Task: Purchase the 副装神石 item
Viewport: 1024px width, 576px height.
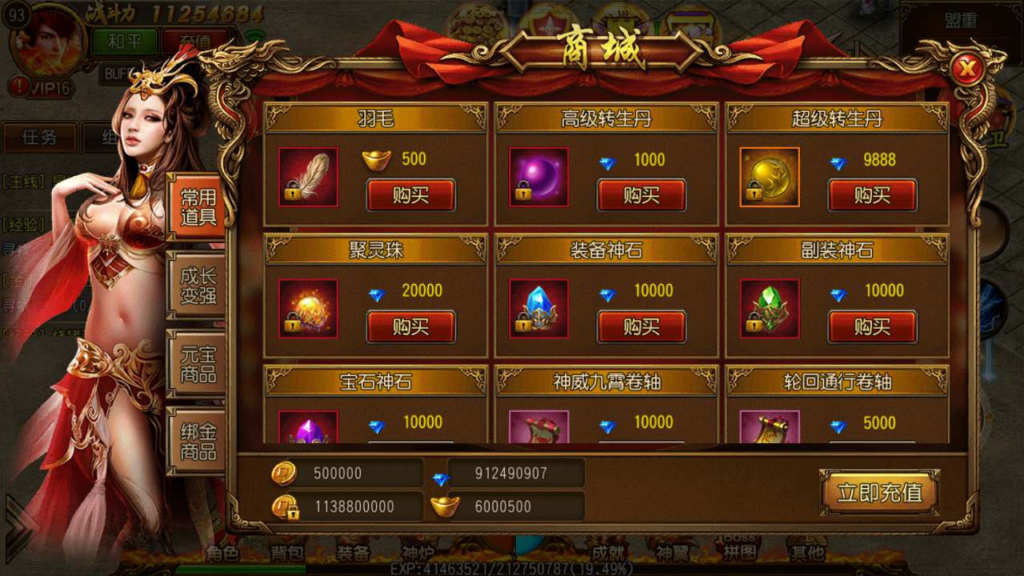Action: (872, 326)
